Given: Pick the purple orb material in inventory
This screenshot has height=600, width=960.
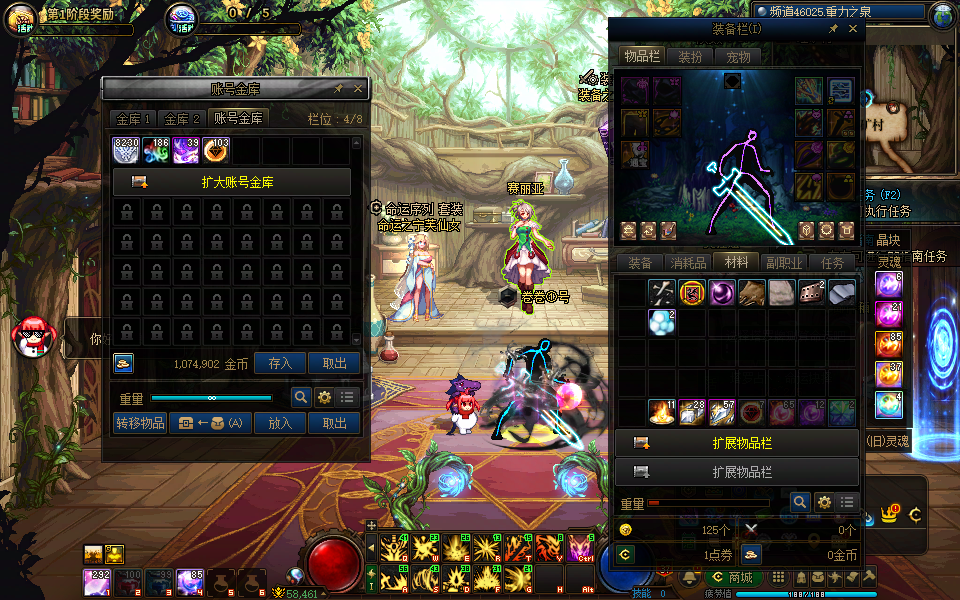Looking at the screenshot, I should [x=721, y=293].
